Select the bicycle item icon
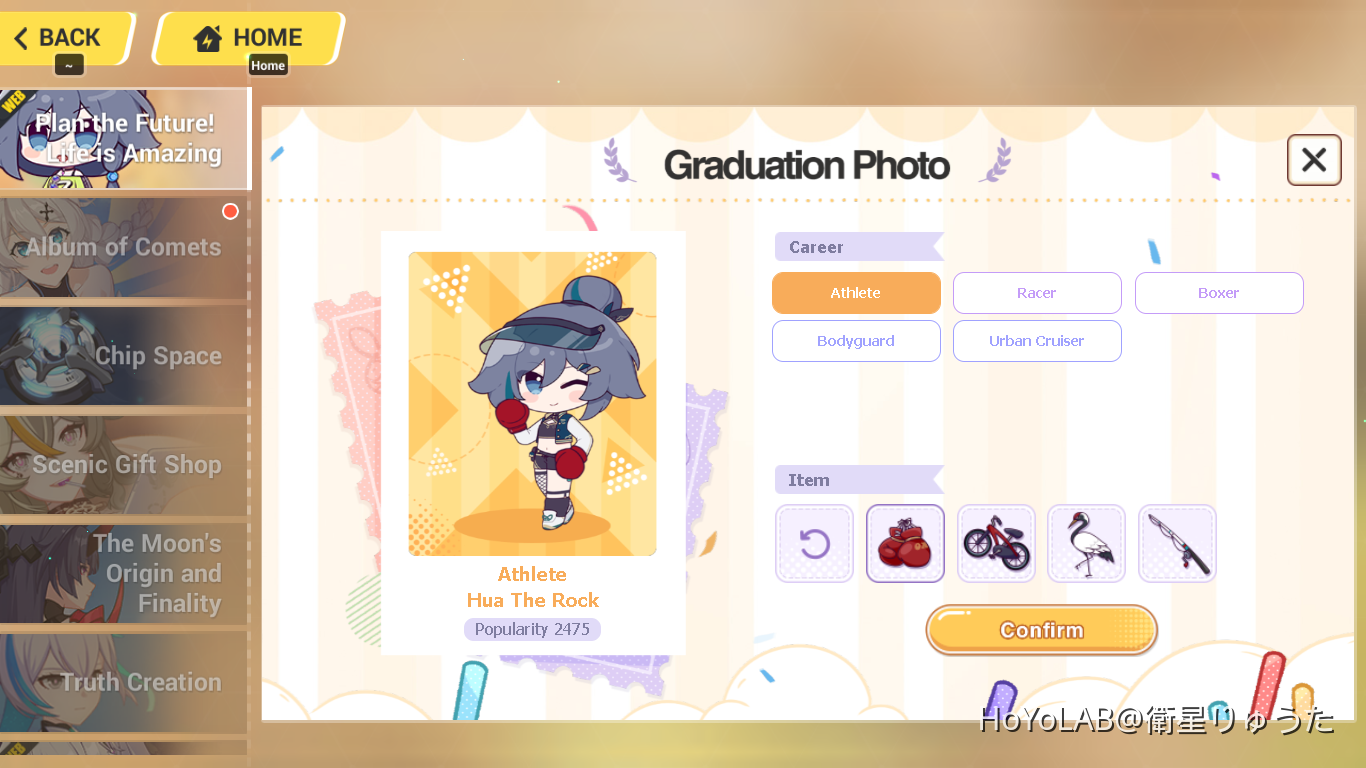The width and height of the screenshot is (1366, 768). click(996, 543)
